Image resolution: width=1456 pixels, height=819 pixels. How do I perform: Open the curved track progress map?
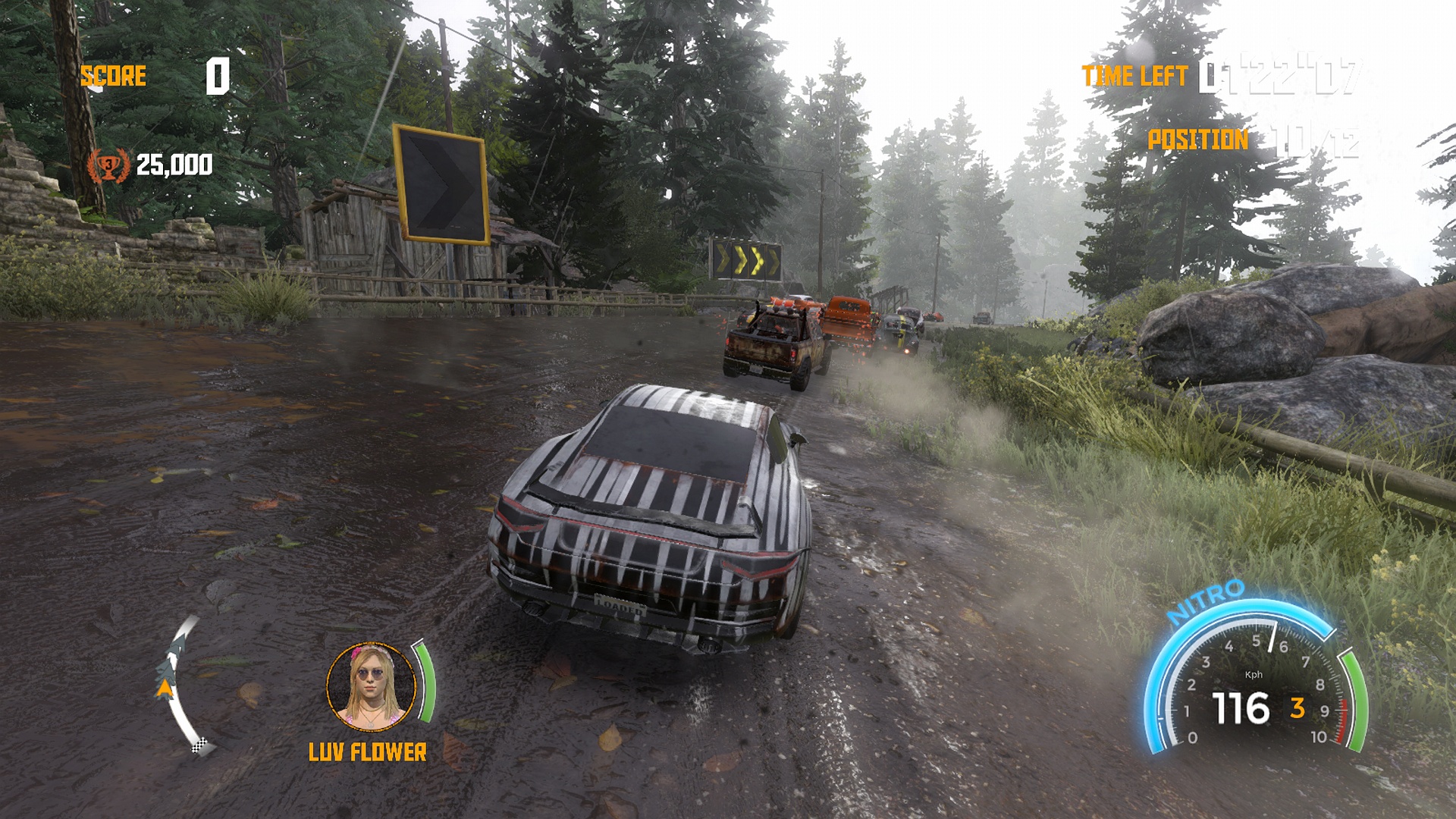coord(179,684)
